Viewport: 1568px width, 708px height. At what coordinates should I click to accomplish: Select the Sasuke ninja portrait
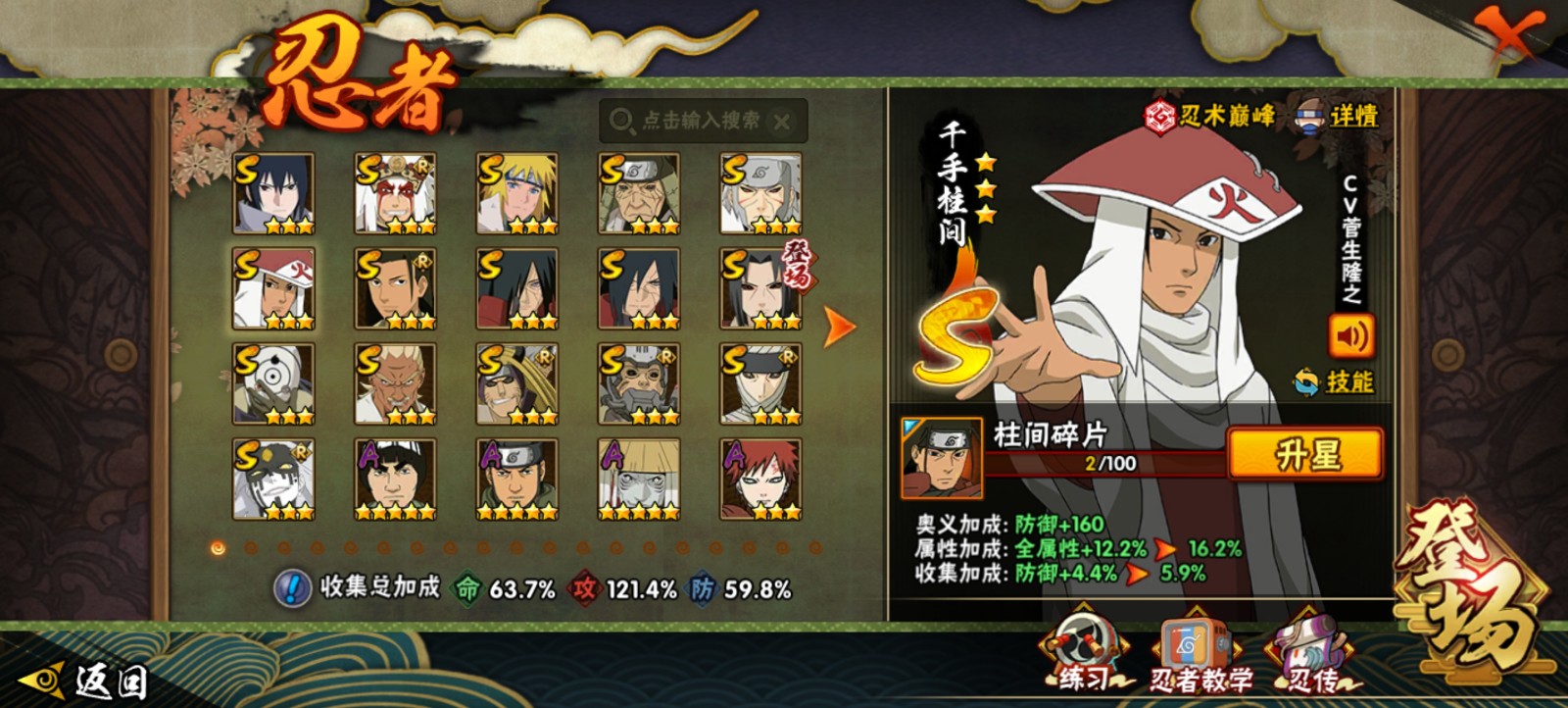click(x=273, y=193)
